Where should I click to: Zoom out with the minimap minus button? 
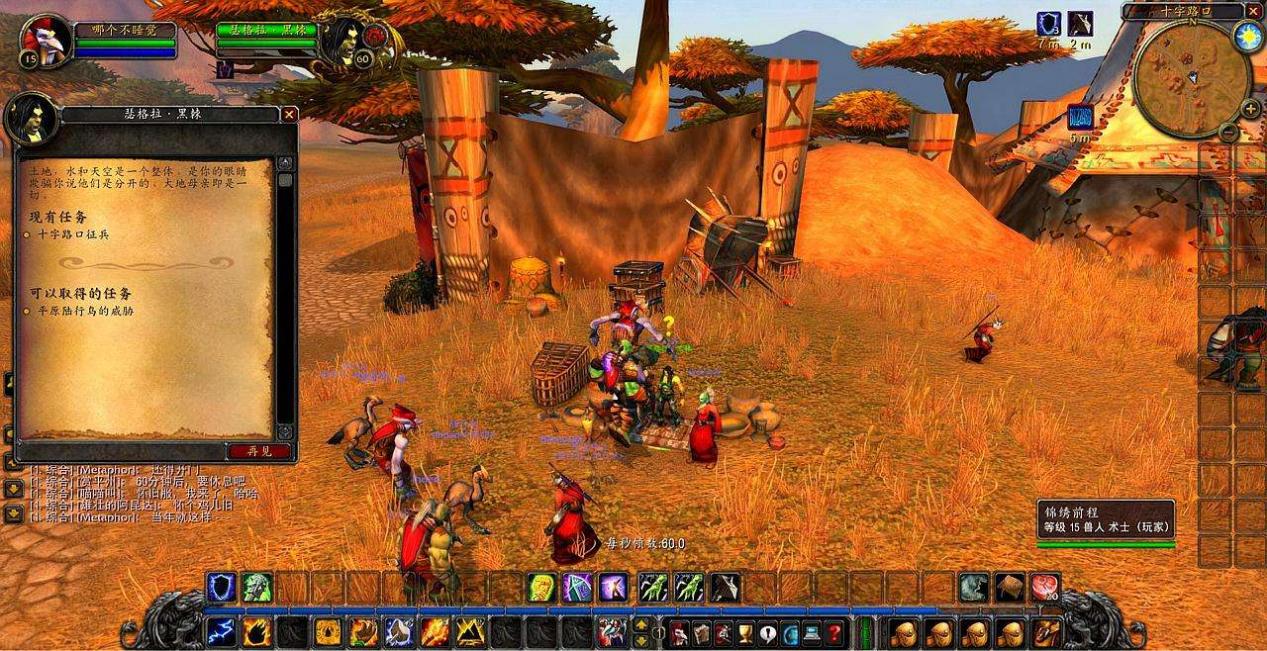[x=1229, y=130]
